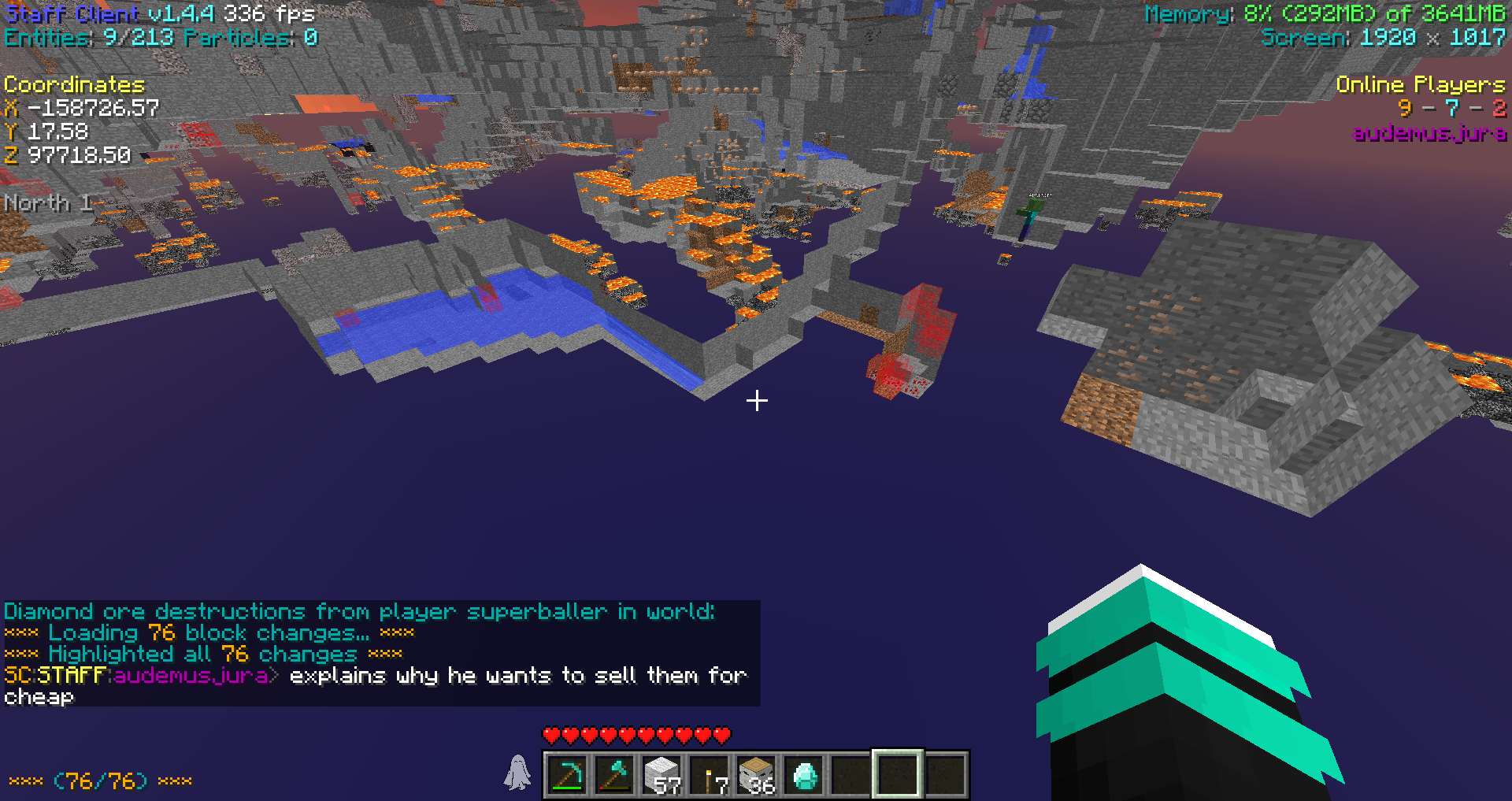1512x801 pixels.
Task: Select the diamond gem hotbar slot
Action: click(804, 775)
